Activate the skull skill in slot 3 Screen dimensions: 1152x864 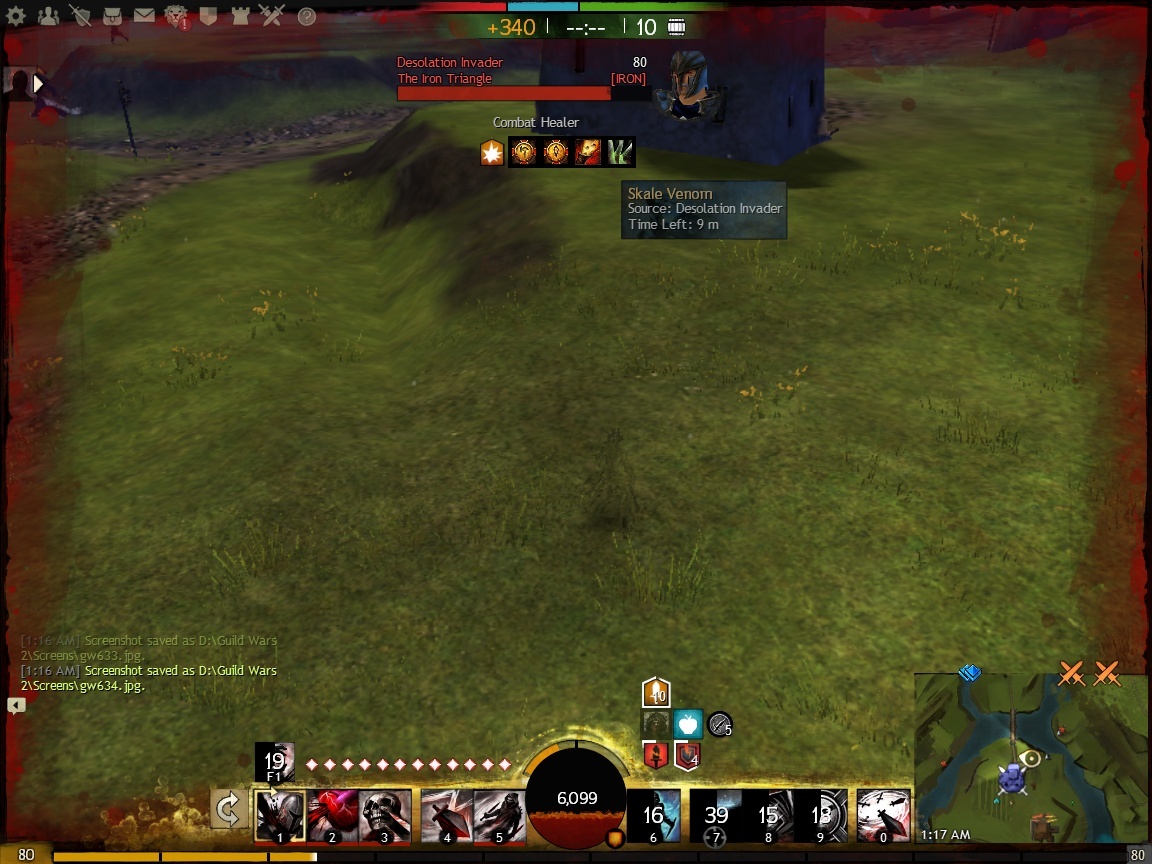point(385,814)
